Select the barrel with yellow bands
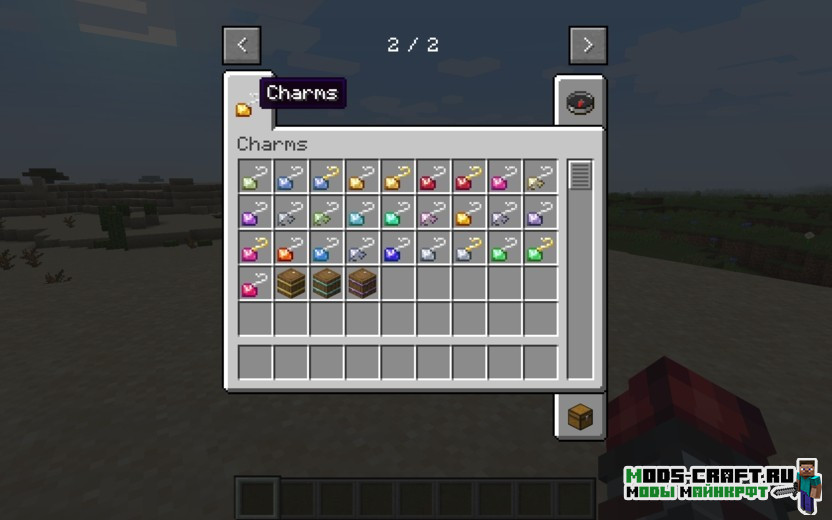Screen dimensions: 832x520 pos(290,284)
